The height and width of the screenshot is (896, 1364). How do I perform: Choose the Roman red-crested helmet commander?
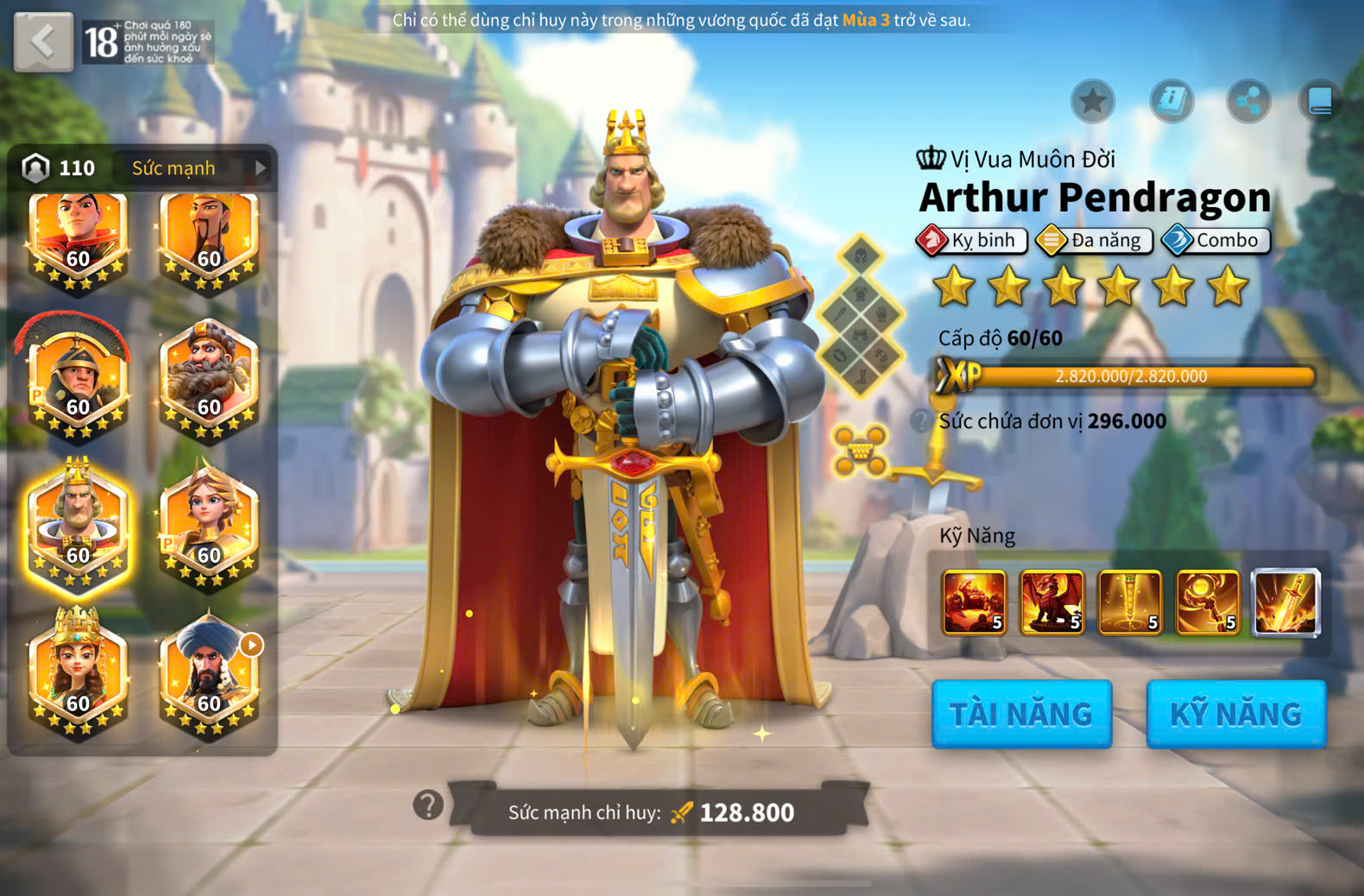tap(78, 380)
